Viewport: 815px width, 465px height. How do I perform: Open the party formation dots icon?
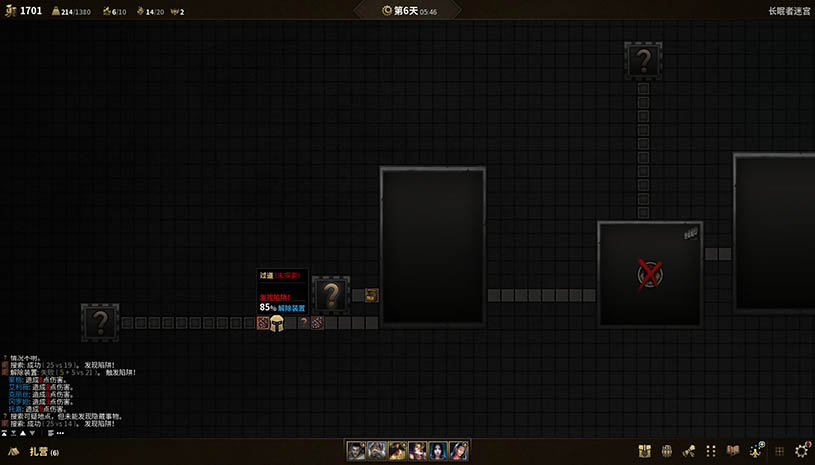point(711,451)
